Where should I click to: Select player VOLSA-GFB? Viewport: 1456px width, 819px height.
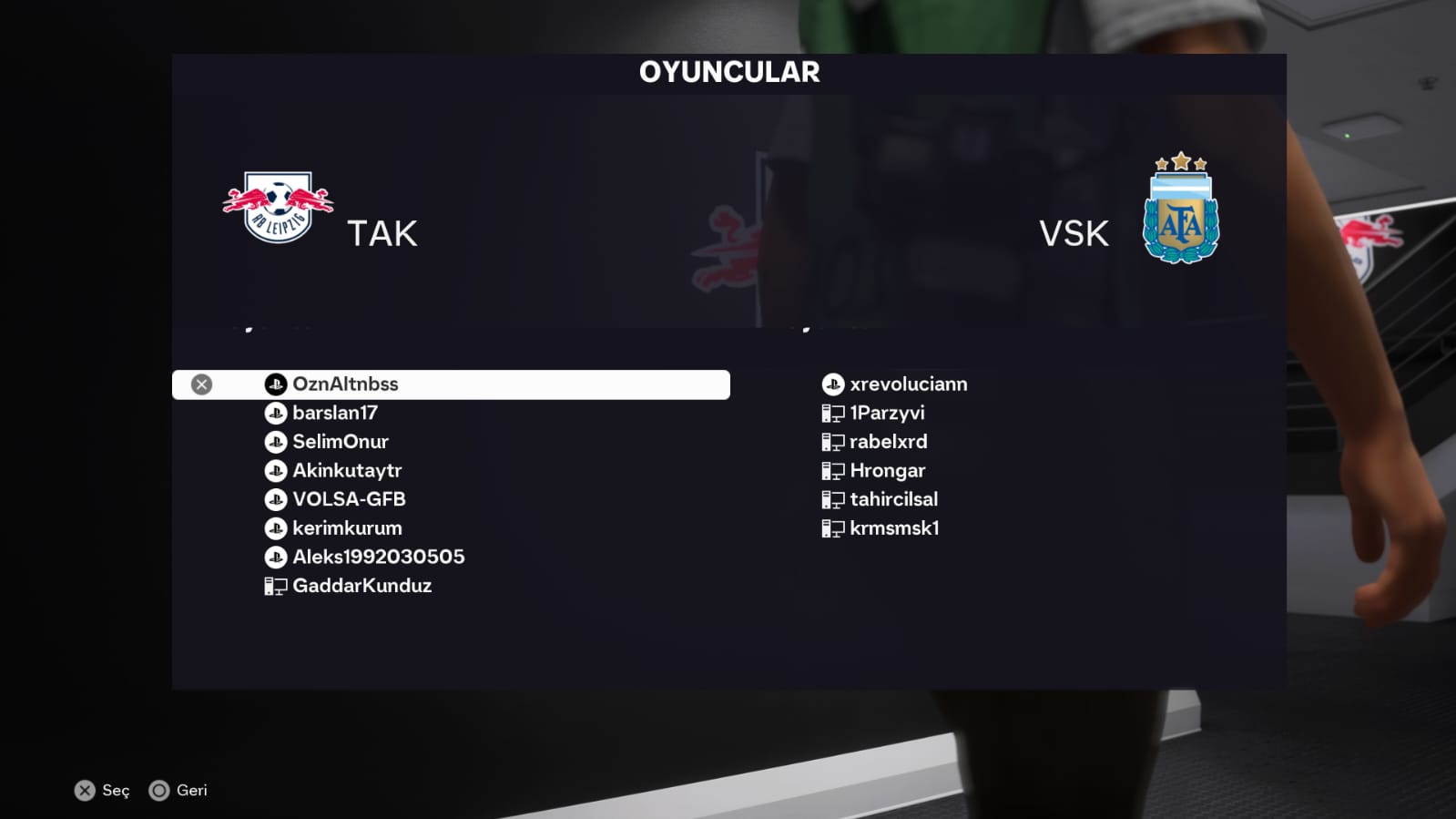349,499
